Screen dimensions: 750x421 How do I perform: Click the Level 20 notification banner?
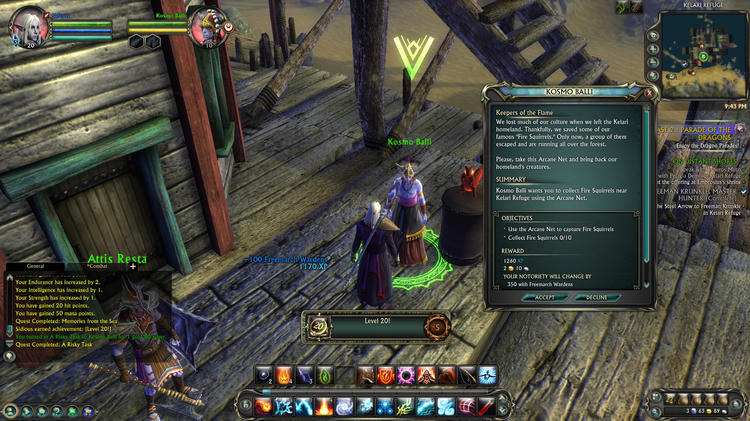click(375, 326)
